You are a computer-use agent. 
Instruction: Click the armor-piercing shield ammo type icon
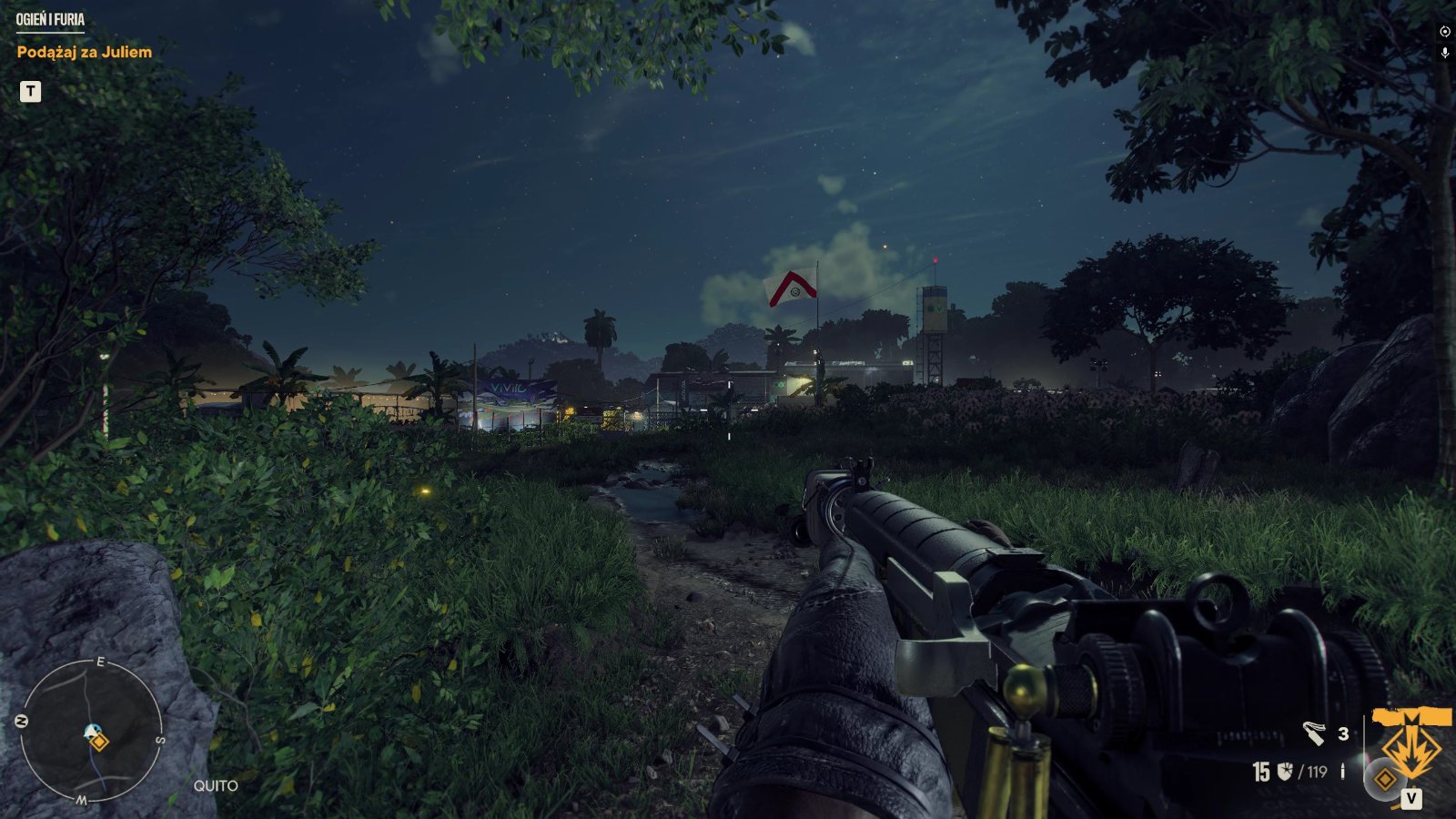coord(1285,772)
